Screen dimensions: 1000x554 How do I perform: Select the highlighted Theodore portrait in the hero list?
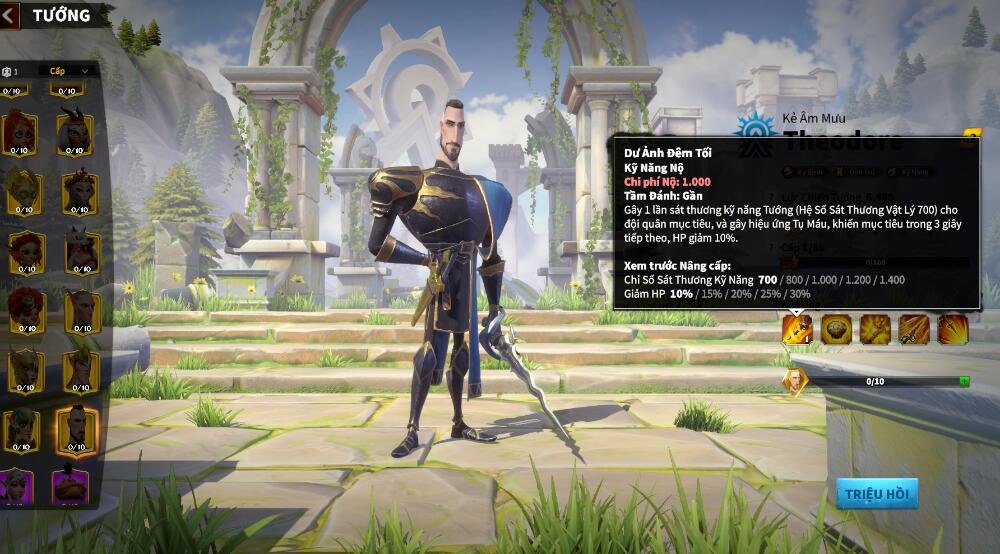(x=76, y=428)
